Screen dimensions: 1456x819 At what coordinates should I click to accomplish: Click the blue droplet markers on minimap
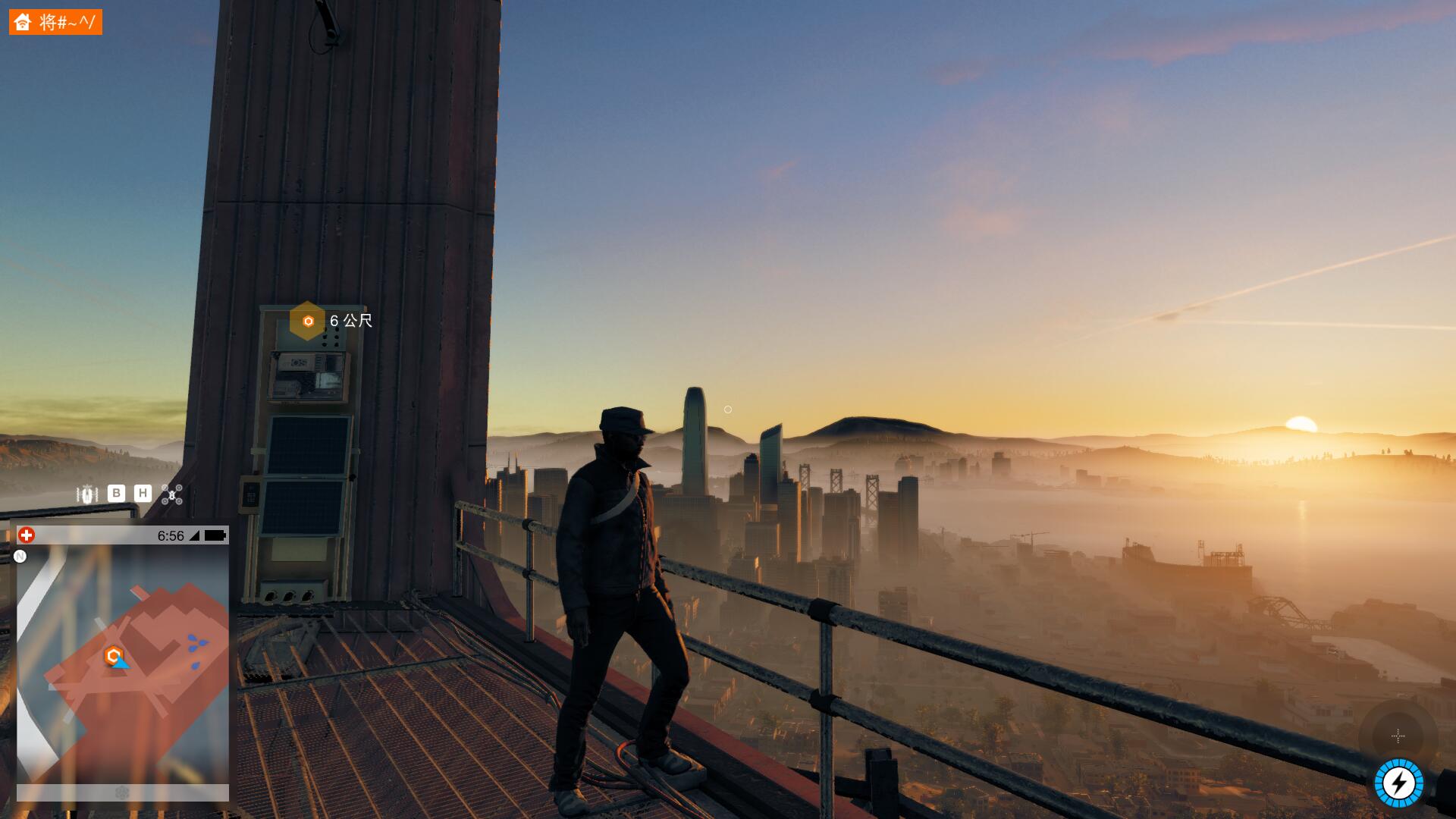198,646
